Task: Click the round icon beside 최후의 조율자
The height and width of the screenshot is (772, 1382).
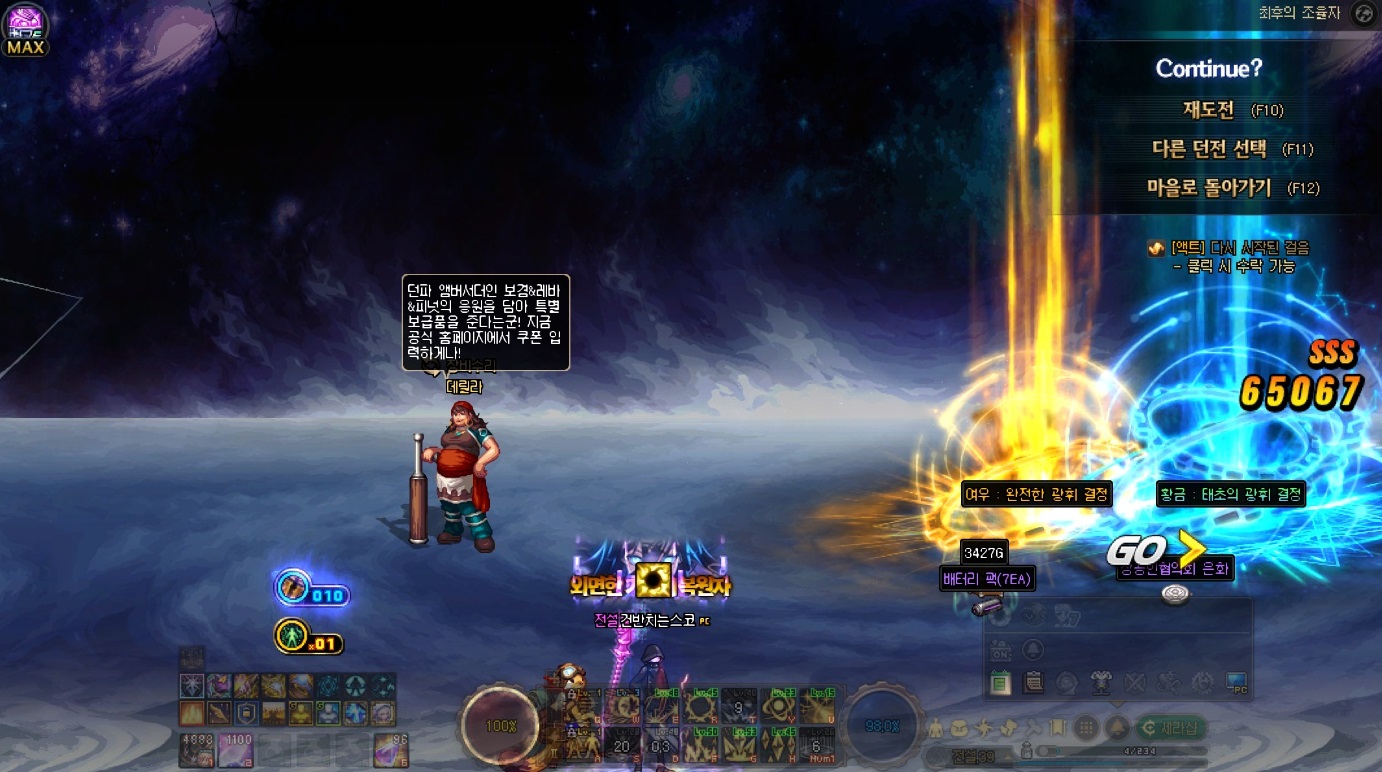Action: (x=1362, y=13)
